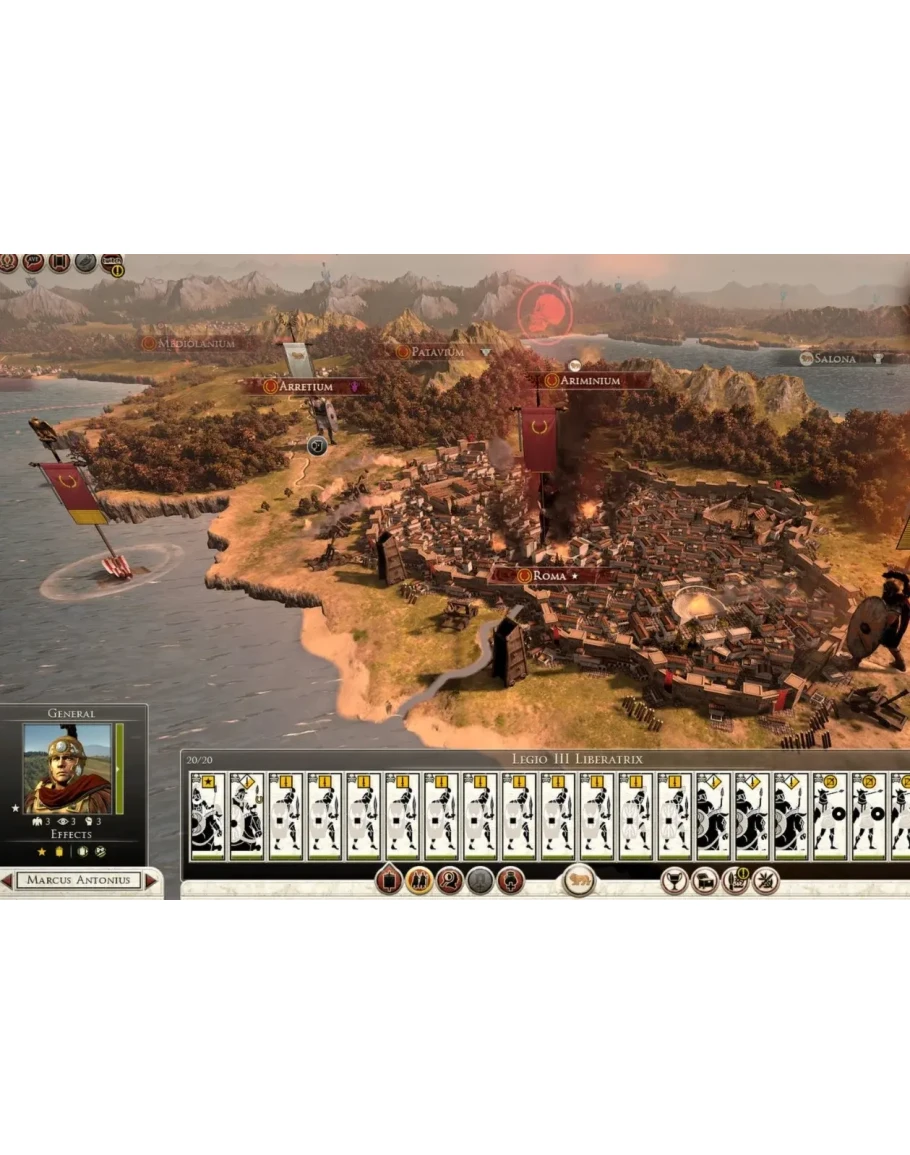The height and width of the screenshot is (1155, 910).
Task: Click the crossed-out grain icon button
Action: pyautogui.click(x=765, y=881)
